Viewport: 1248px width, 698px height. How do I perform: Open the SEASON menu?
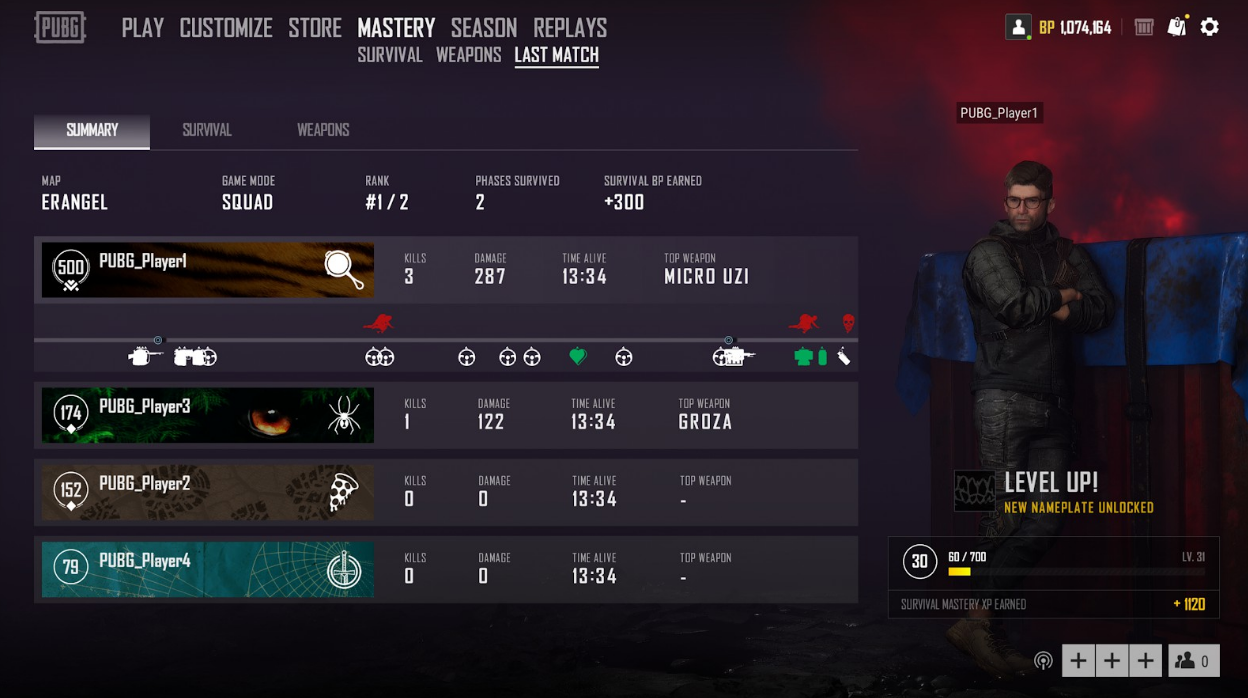click(x=484, y=28)
